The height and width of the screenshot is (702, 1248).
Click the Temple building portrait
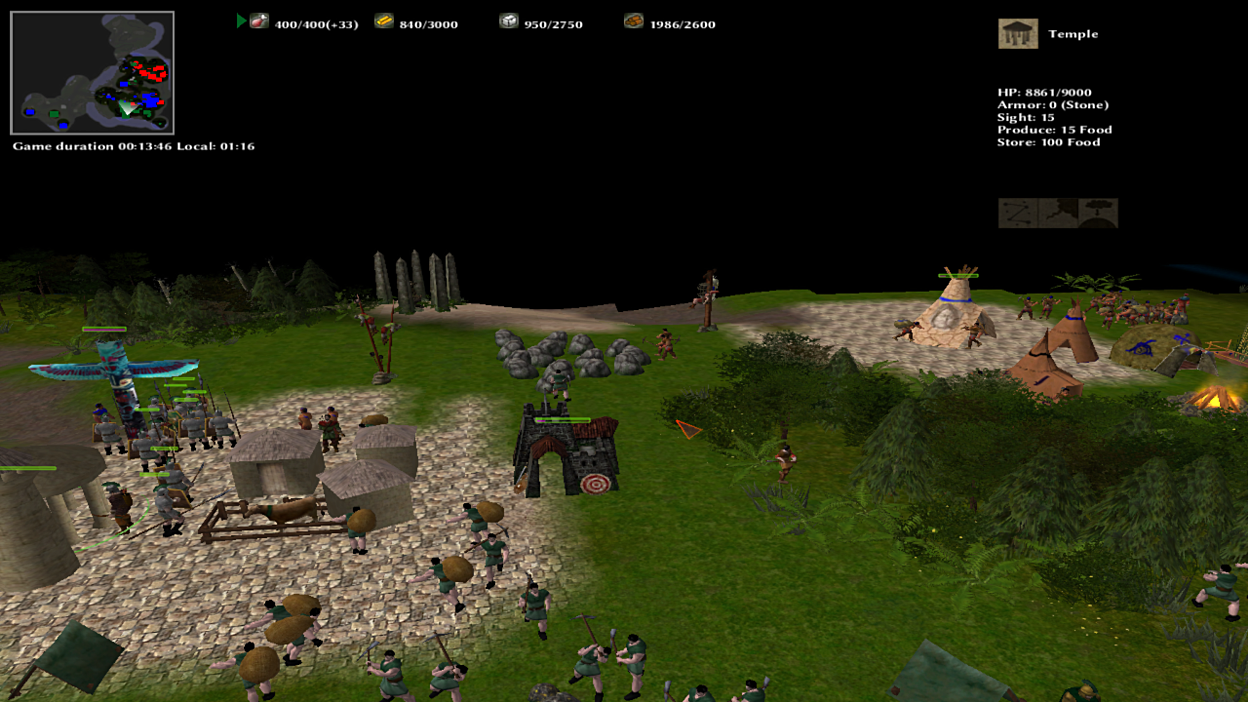1017,34
